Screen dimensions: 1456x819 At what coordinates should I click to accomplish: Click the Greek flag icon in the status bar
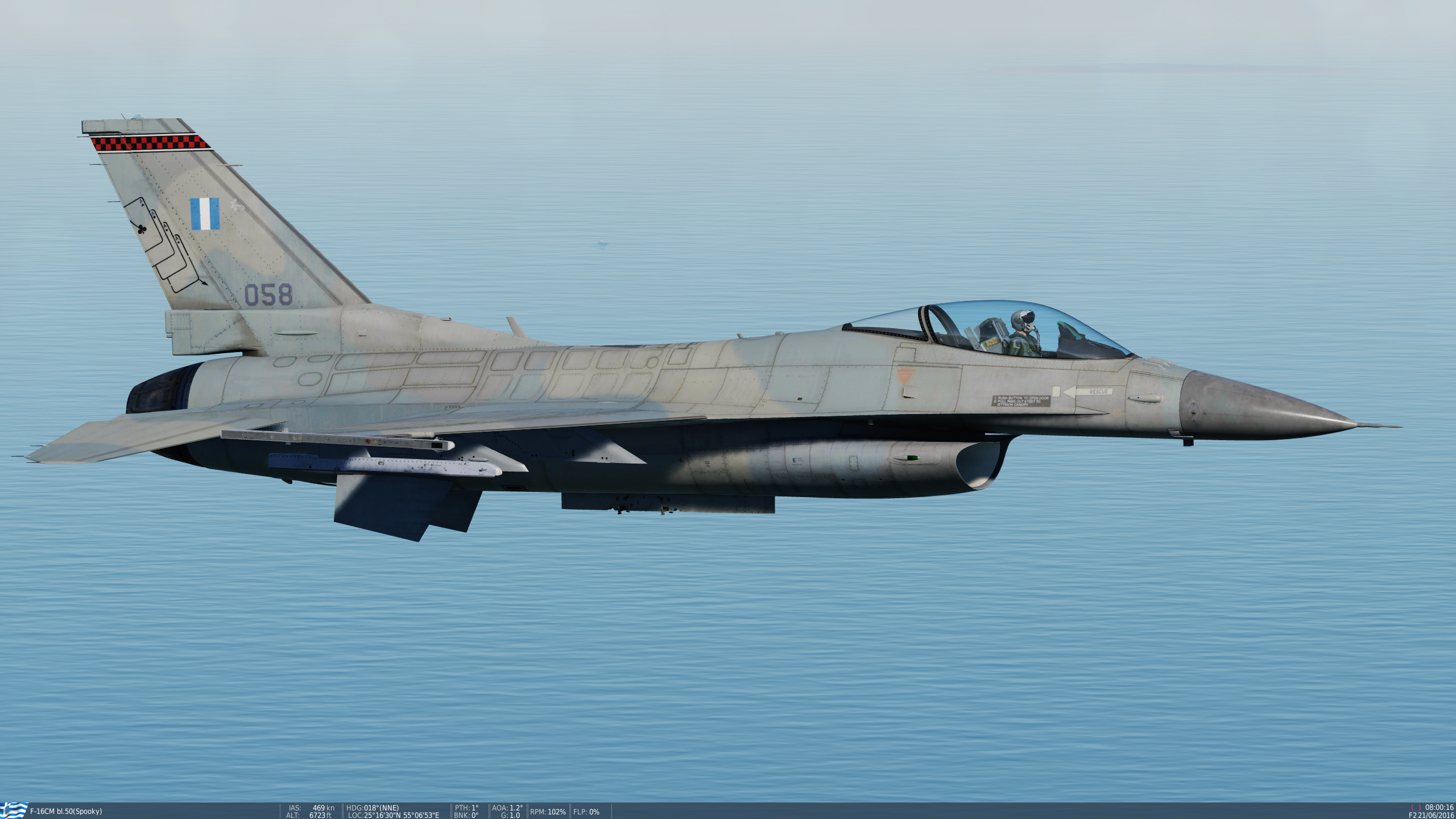pos(11,811)
